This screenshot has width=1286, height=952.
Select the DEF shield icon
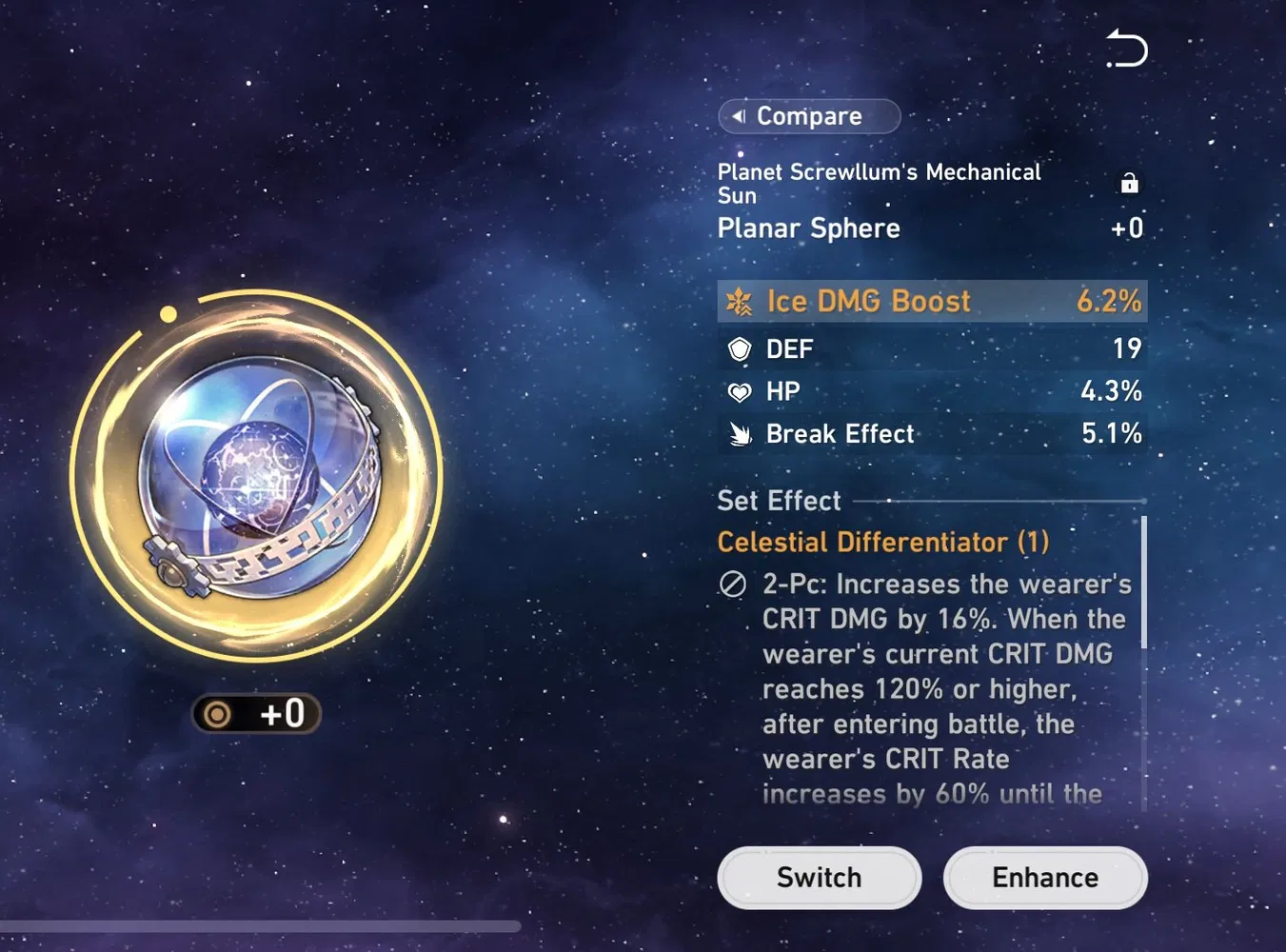(741, 348)
